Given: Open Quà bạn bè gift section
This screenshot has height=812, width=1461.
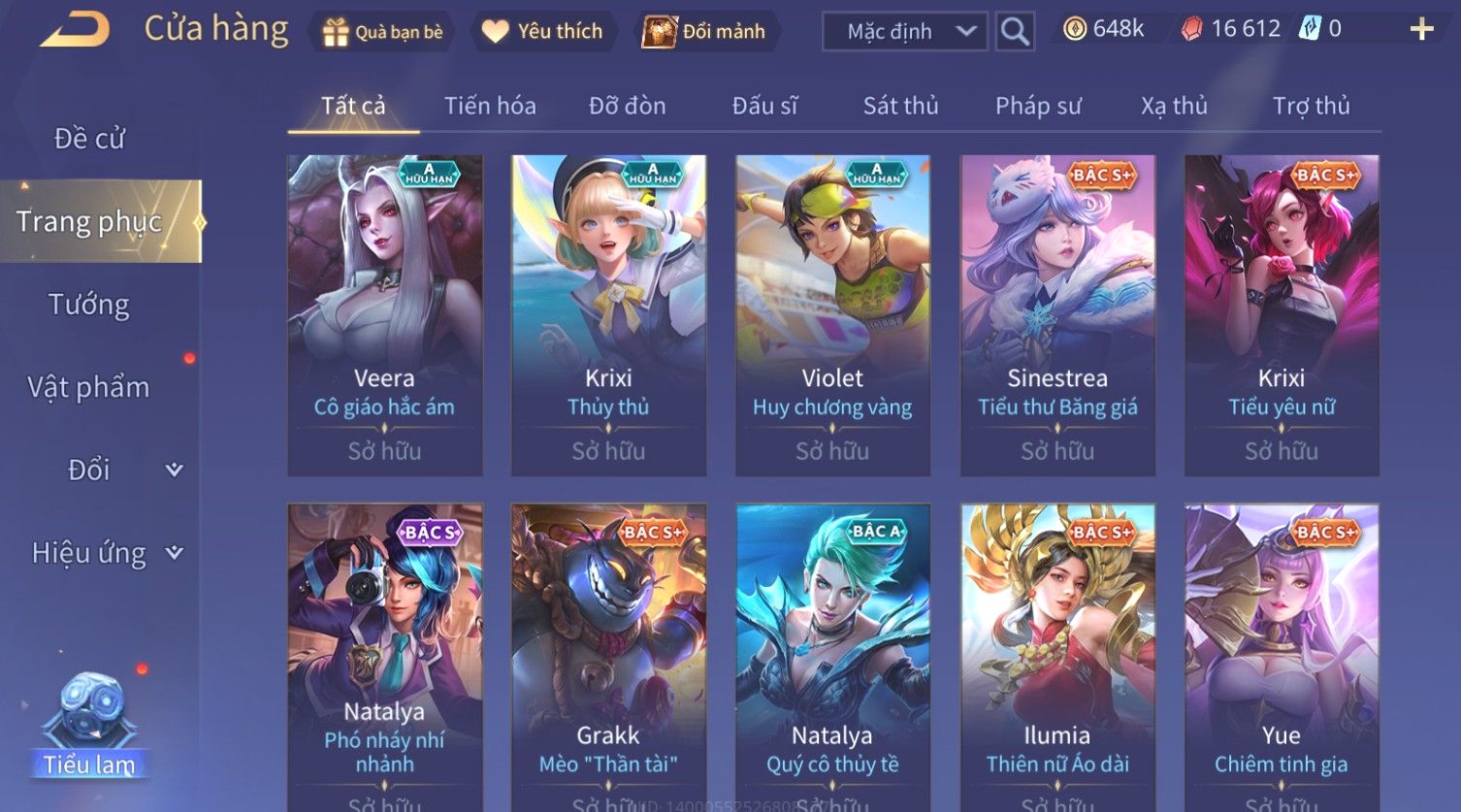Looking at the screenshot, I should [x=382, y=32].
